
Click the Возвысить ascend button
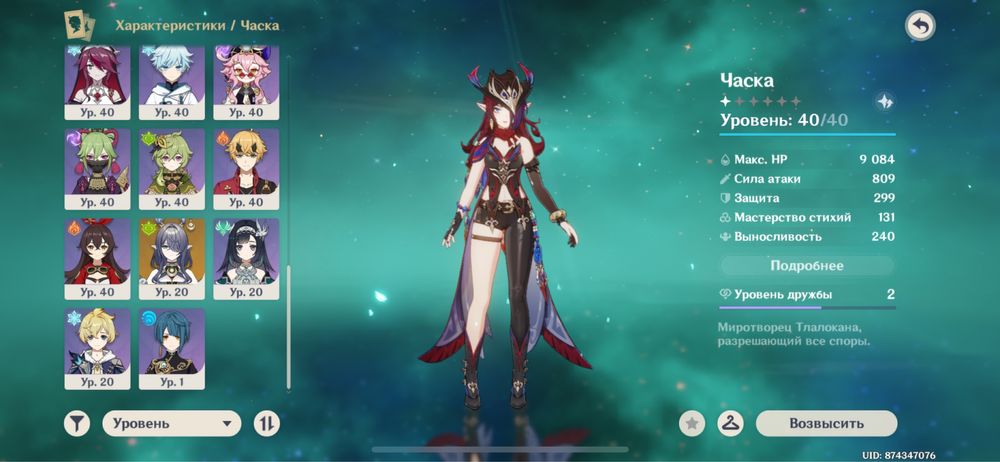(826, 423)
